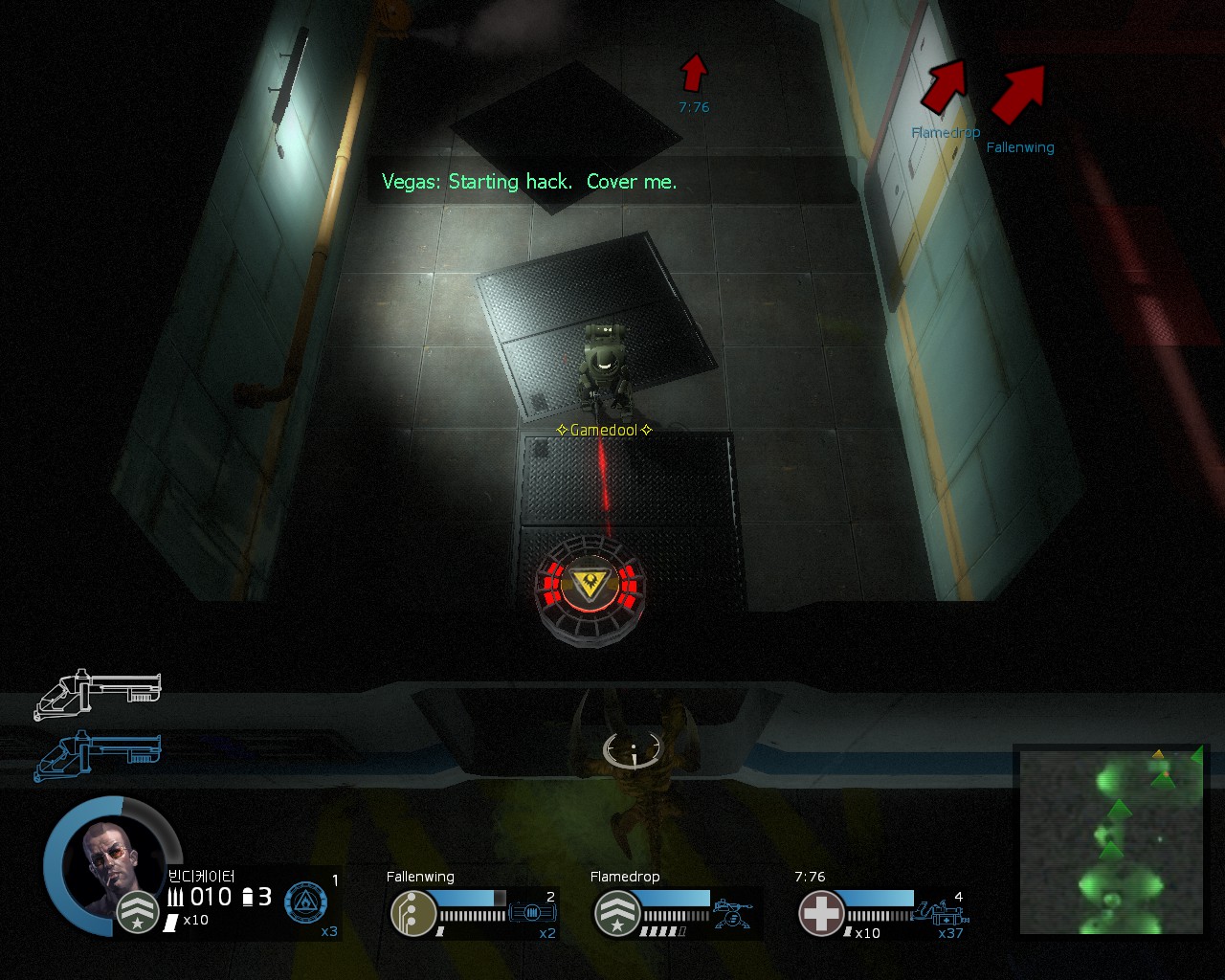Select the incendiary grenades offhand icon
This screenshot has width=1225, height=980.
coord(304,902)
